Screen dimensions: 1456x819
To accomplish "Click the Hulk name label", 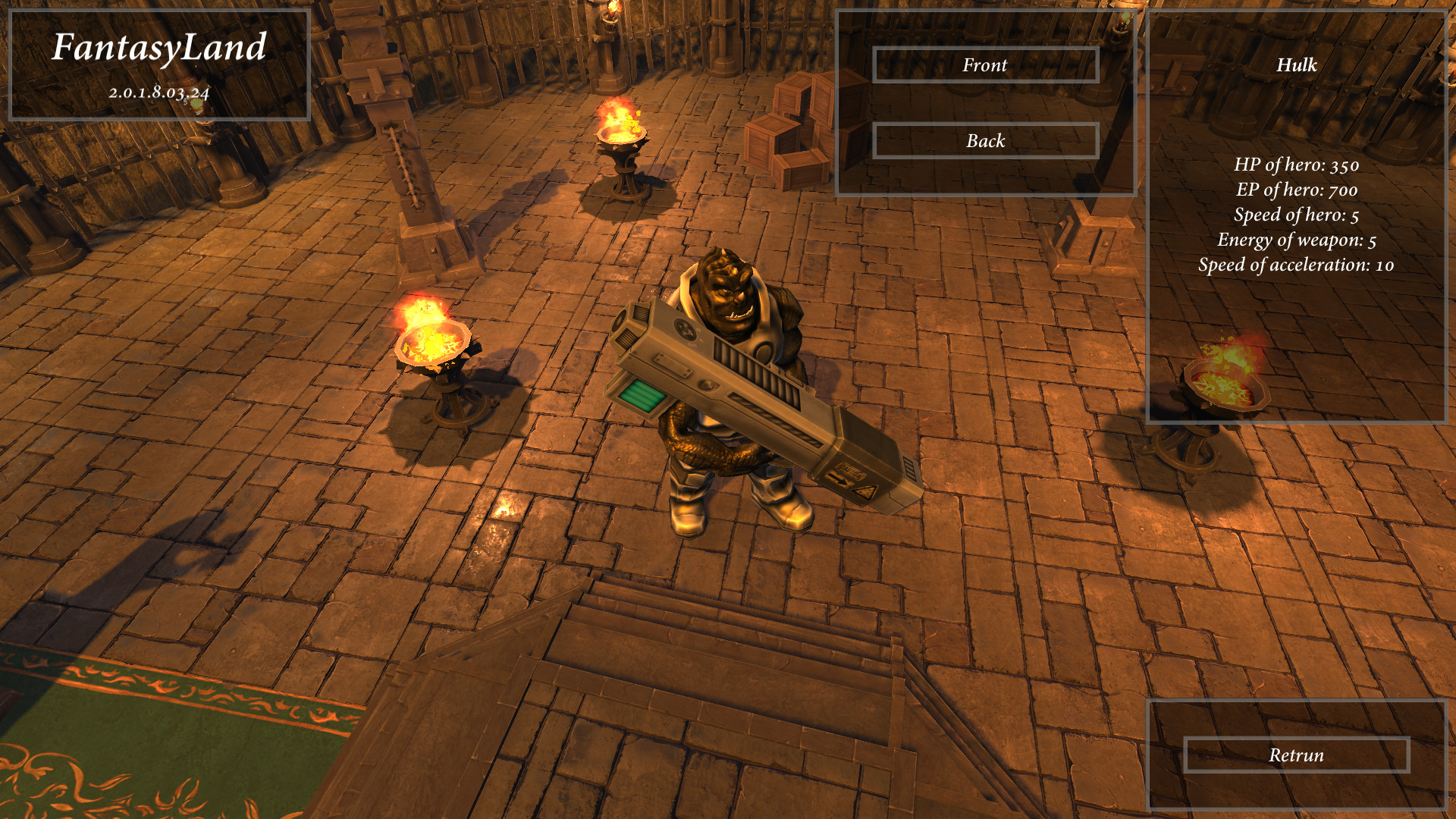I will [1297, 67].
